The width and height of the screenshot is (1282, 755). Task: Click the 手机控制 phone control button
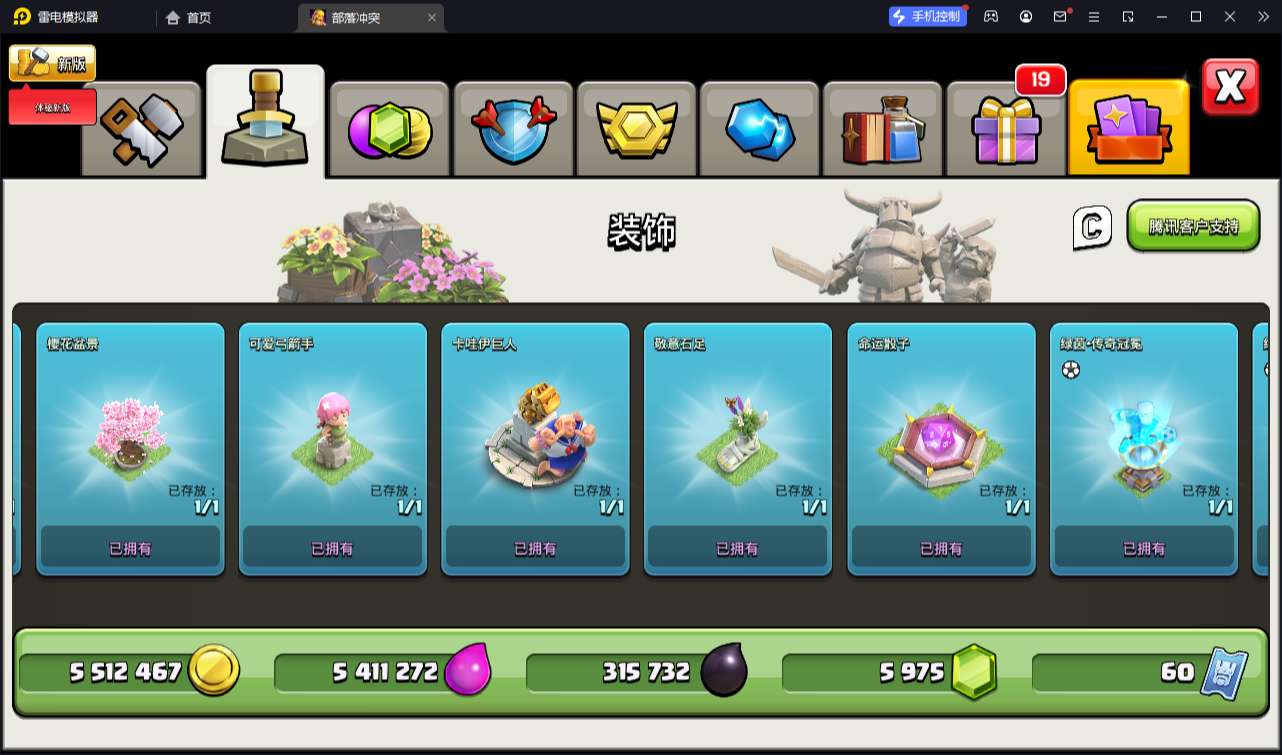tap(927, 16)
